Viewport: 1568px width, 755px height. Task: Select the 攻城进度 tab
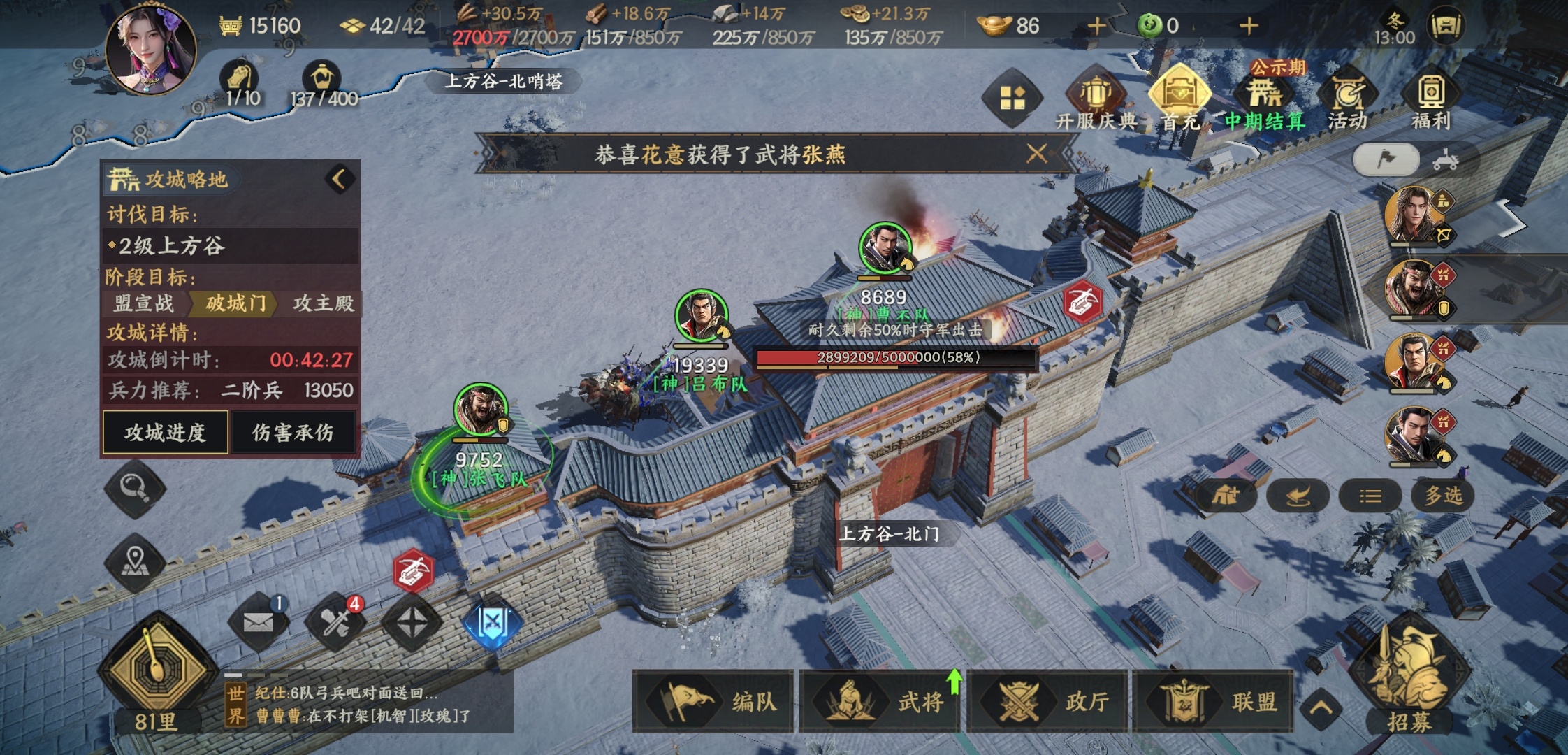[166, 433]
